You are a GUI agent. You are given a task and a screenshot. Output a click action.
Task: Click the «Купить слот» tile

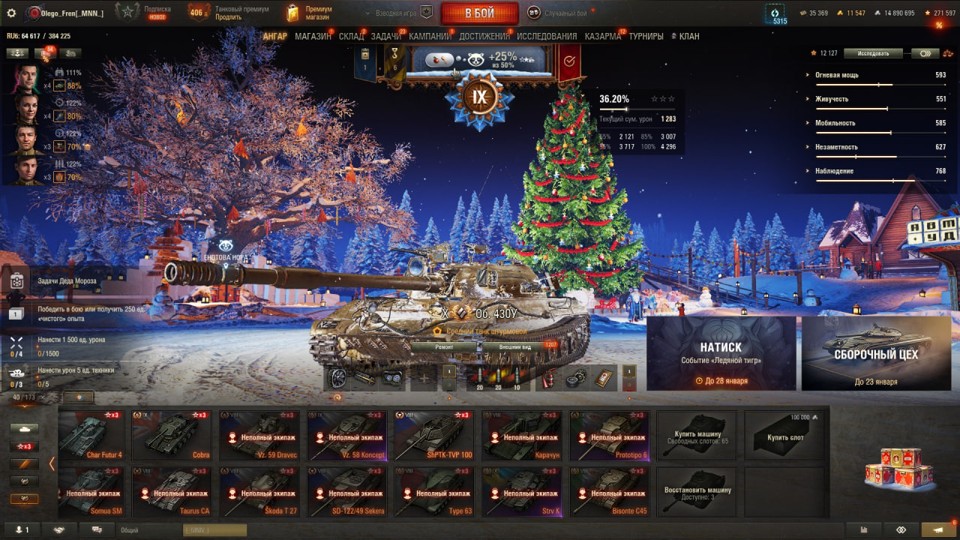pos(784,434)
